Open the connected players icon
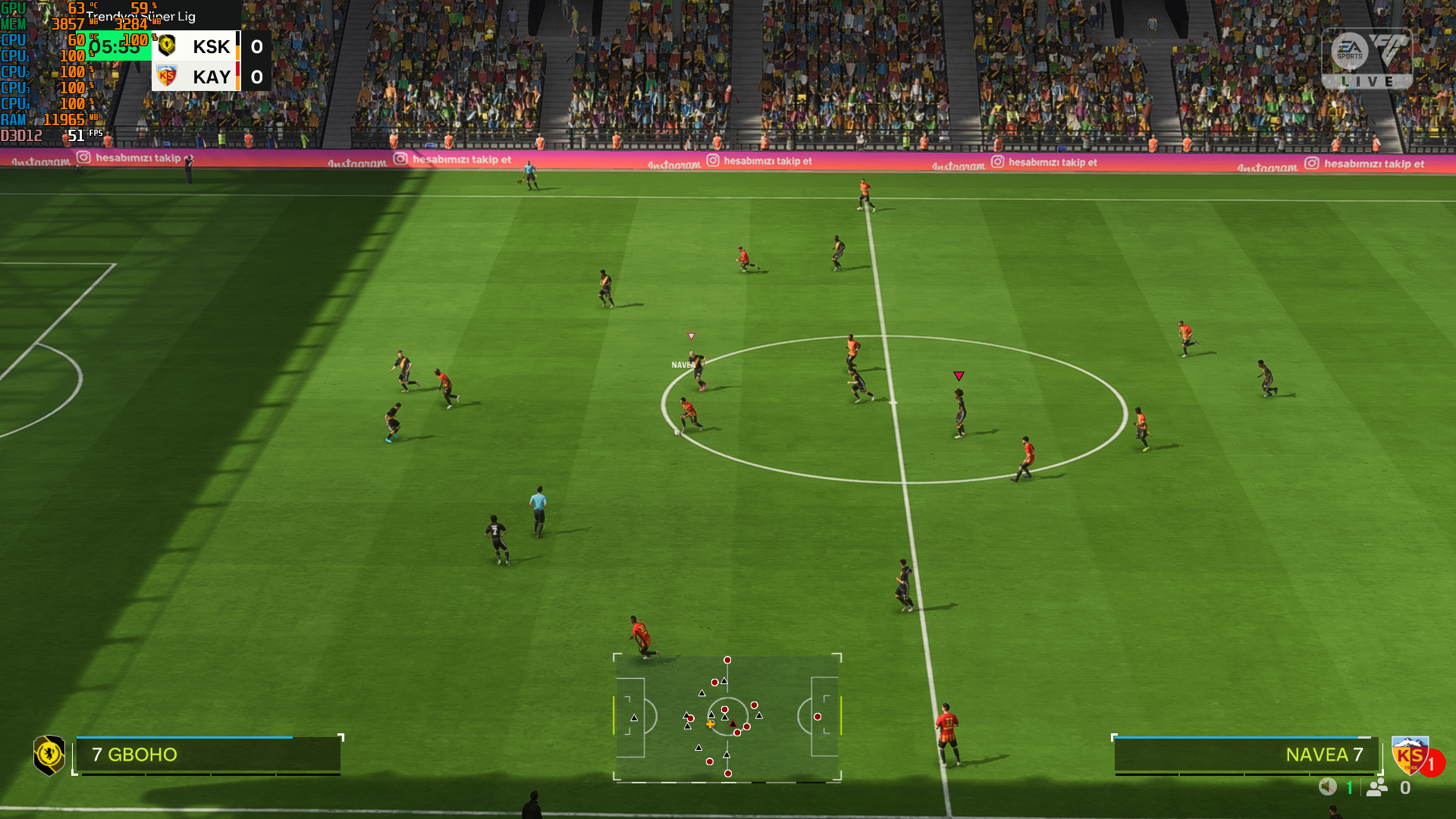Image resolution: width=1456 pixels, height=819 pixels. coord(1377,787)
